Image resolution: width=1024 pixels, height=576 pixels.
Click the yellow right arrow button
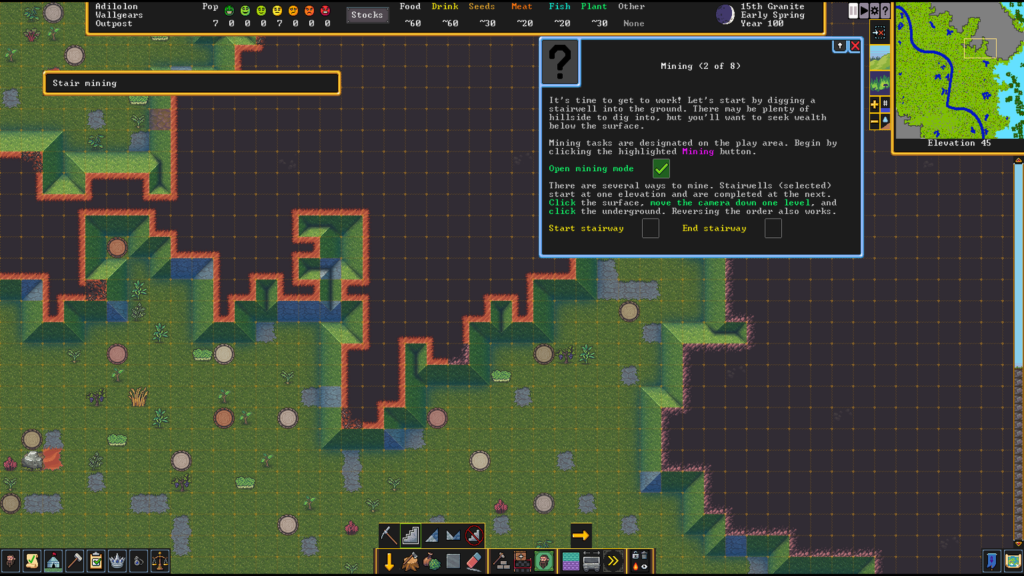coord(580,535)
